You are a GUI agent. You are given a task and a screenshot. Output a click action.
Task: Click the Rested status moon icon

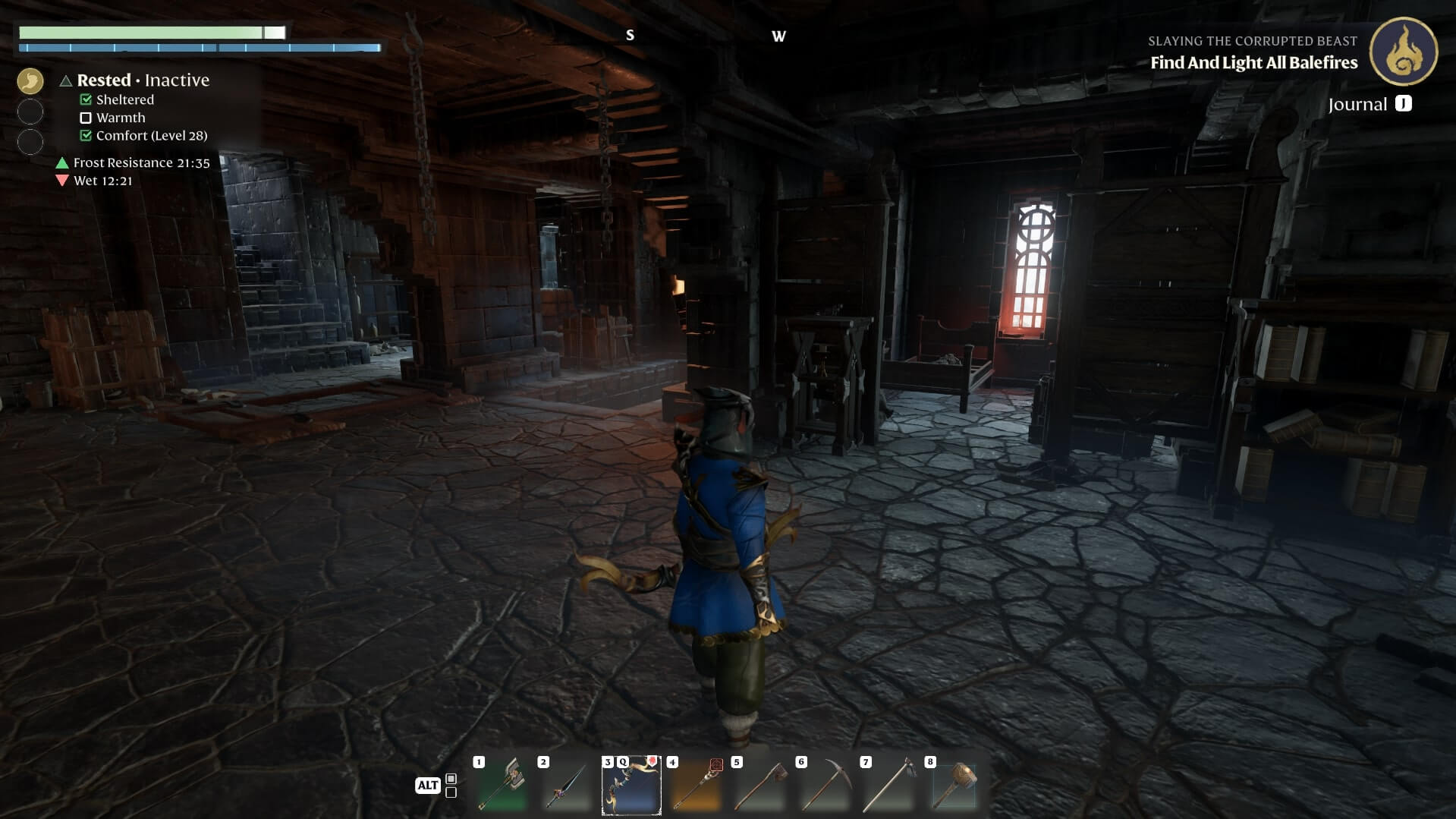click(x=30, y=80)
